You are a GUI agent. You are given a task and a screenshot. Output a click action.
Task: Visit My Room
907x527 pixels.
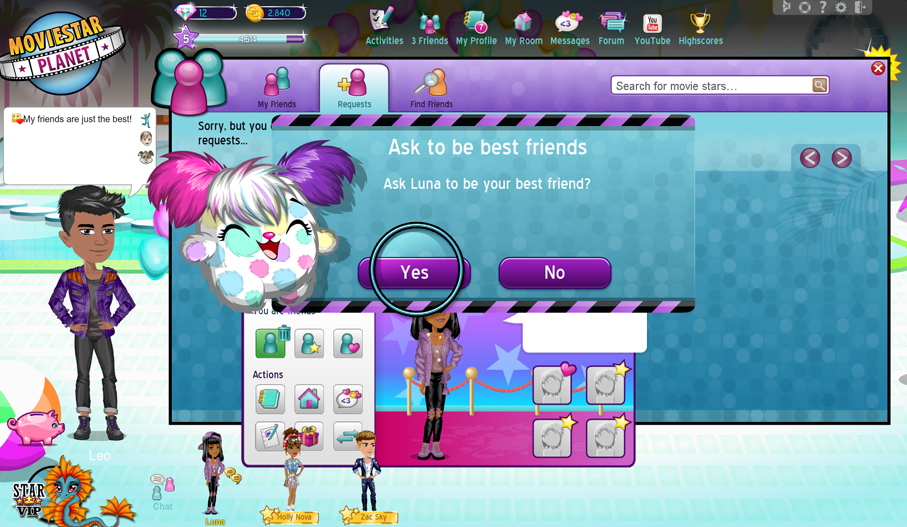coord(523,27)
